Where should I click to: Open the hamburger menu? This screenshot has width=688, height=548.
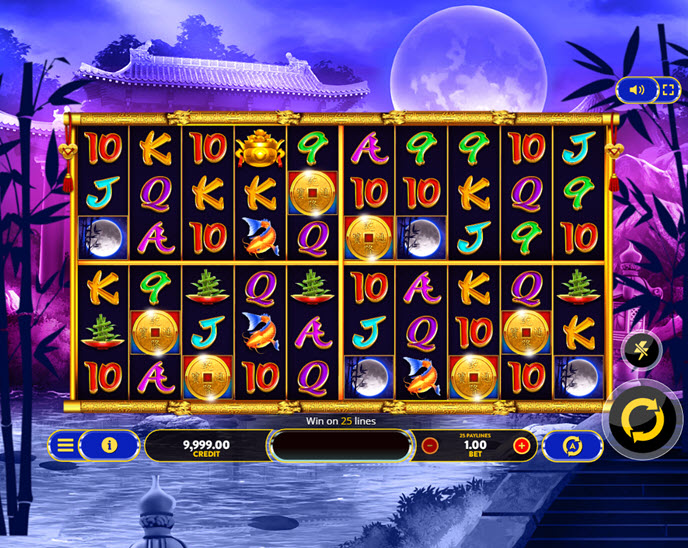coord(65,445)
